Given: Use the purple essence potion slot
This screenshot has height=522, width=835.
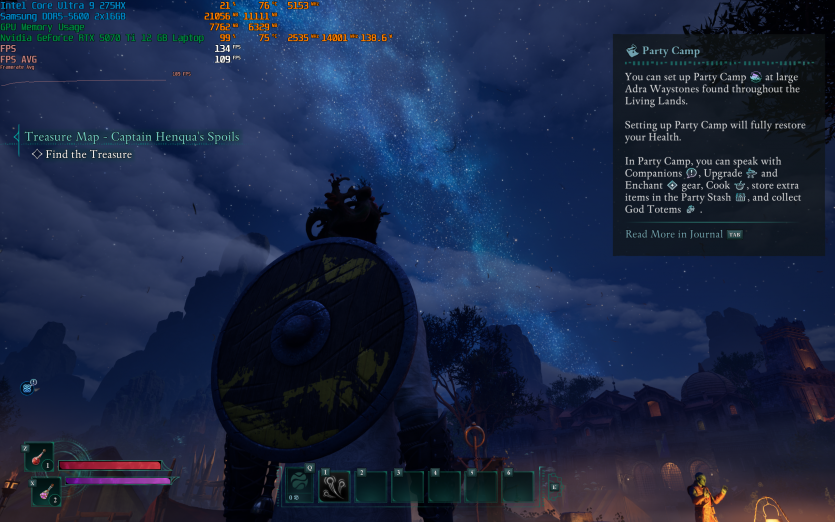Looking at the screenshot, I should 45,490.
